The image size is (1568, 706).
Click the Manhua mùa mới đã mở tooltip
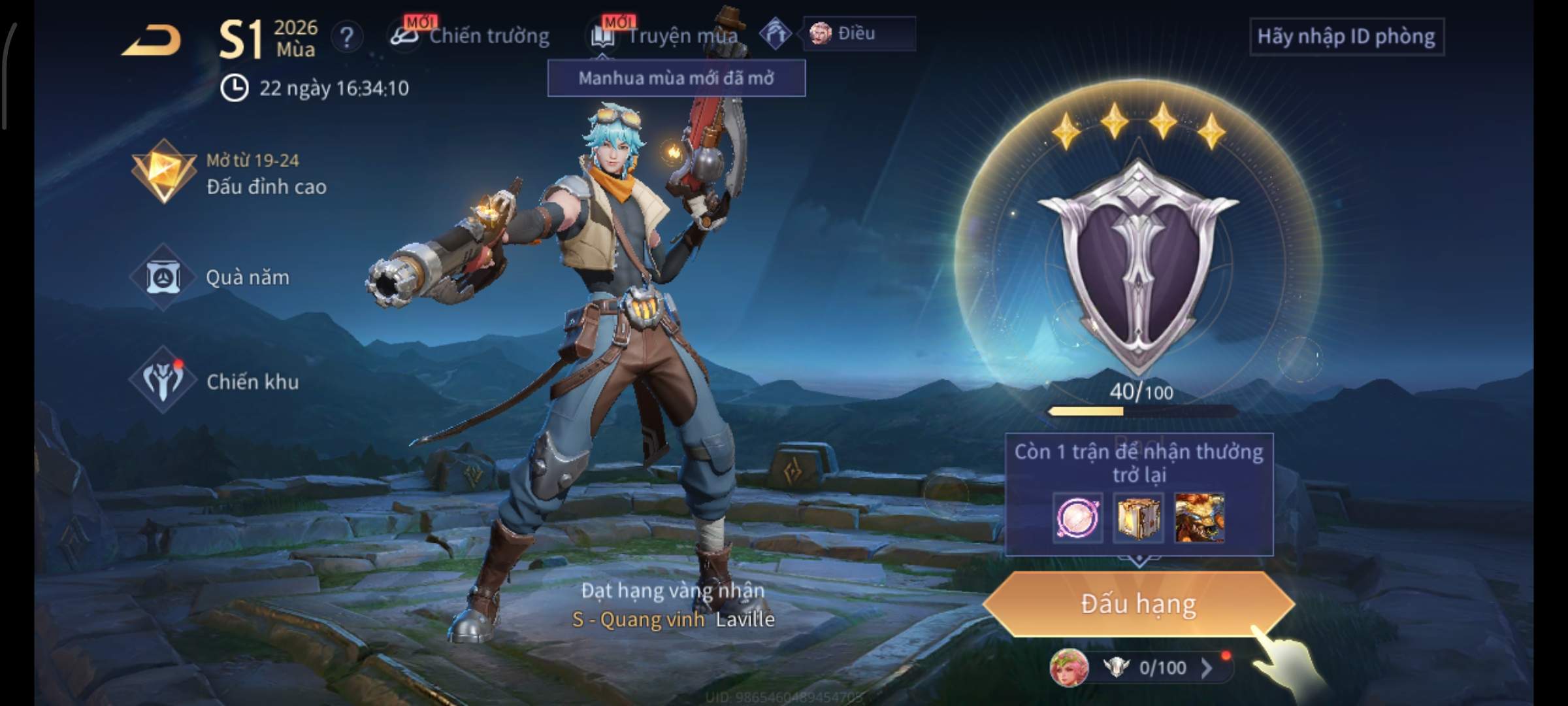pos(676,78)
